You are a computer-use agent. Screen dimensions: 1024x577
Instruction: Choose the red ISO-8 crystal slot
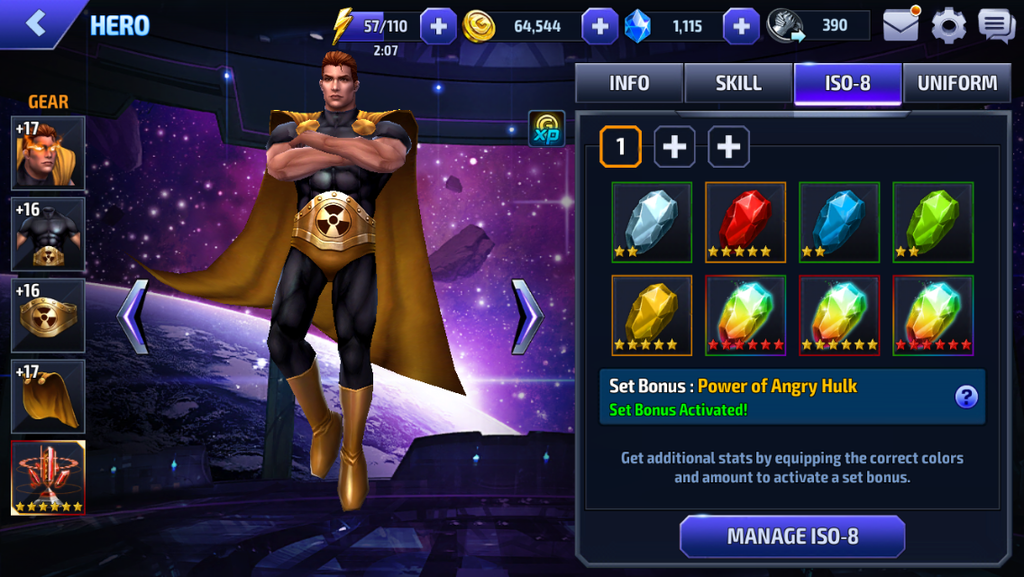coord(745,222)
